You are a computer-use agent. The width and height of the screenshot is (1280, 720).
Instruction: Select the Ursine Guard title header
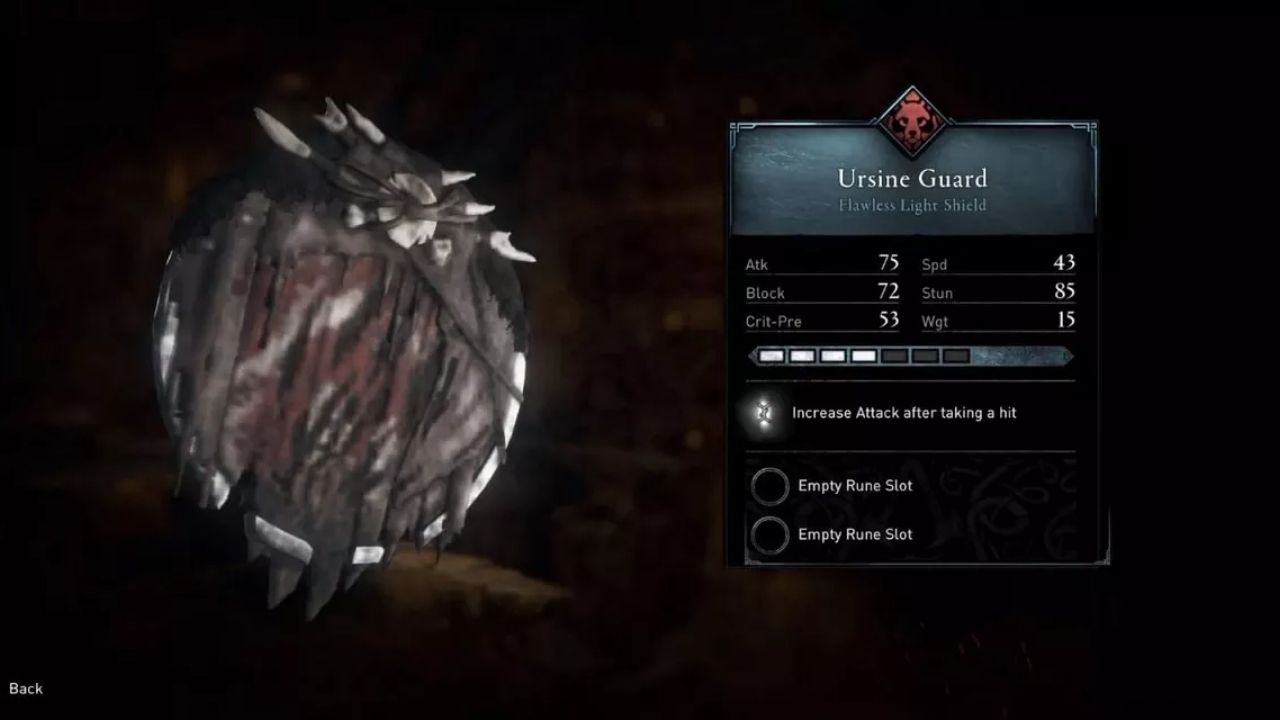tap(911, 180)
